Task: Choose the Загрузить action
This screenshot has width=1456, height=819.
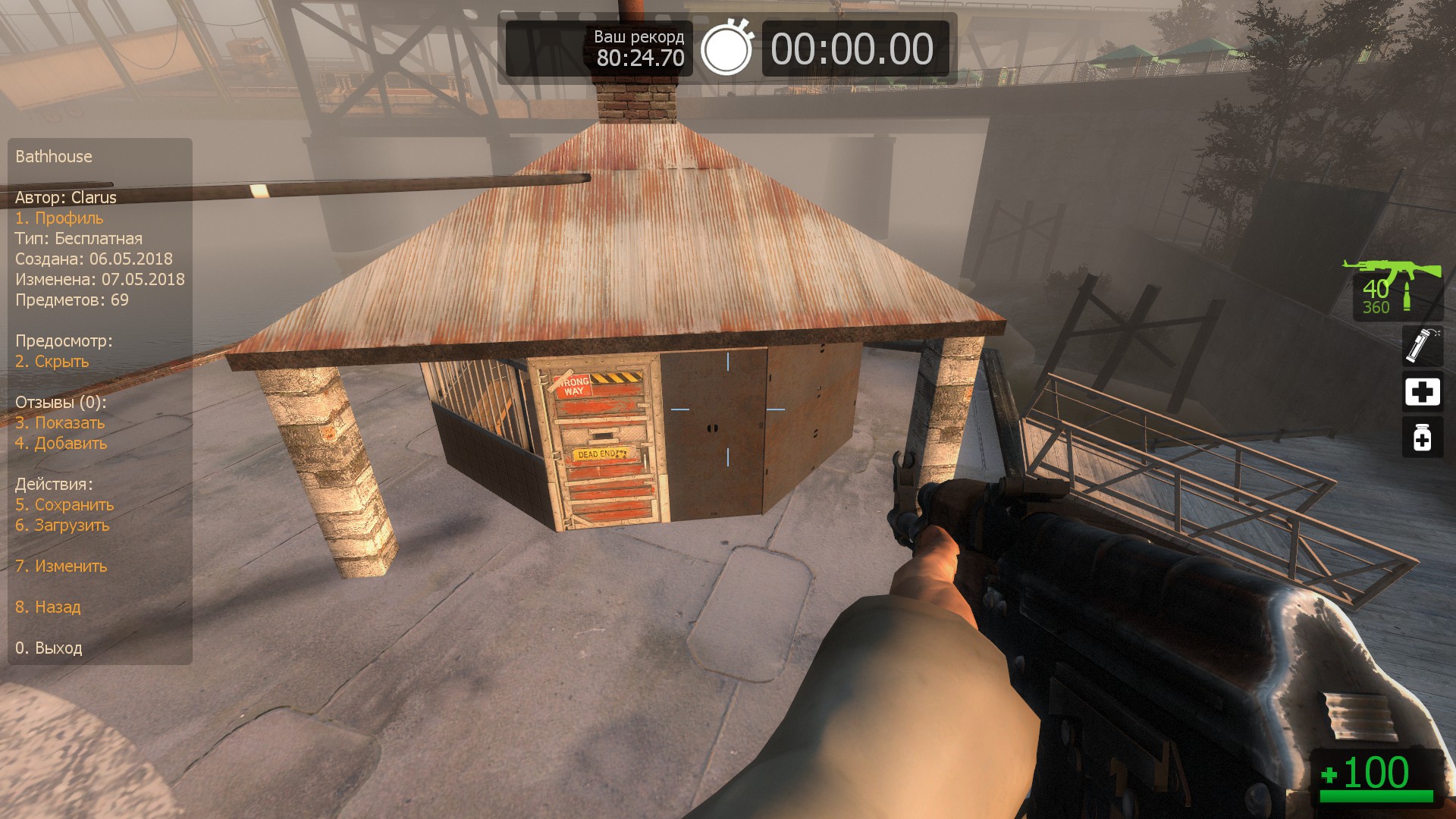Action: 62,526
